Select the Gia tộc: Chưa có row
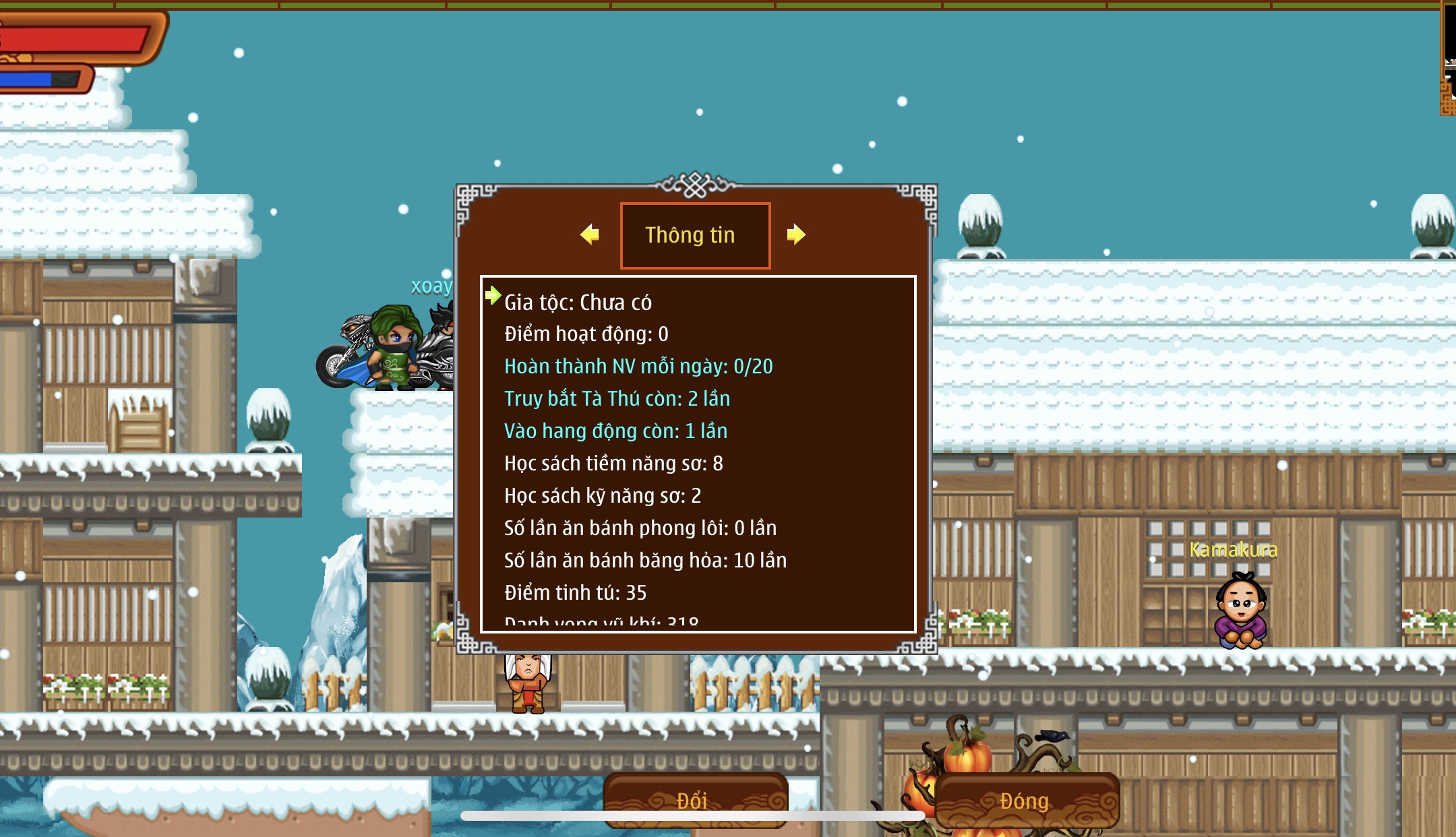Screen dimensions: 1456x837 [578, 303]
